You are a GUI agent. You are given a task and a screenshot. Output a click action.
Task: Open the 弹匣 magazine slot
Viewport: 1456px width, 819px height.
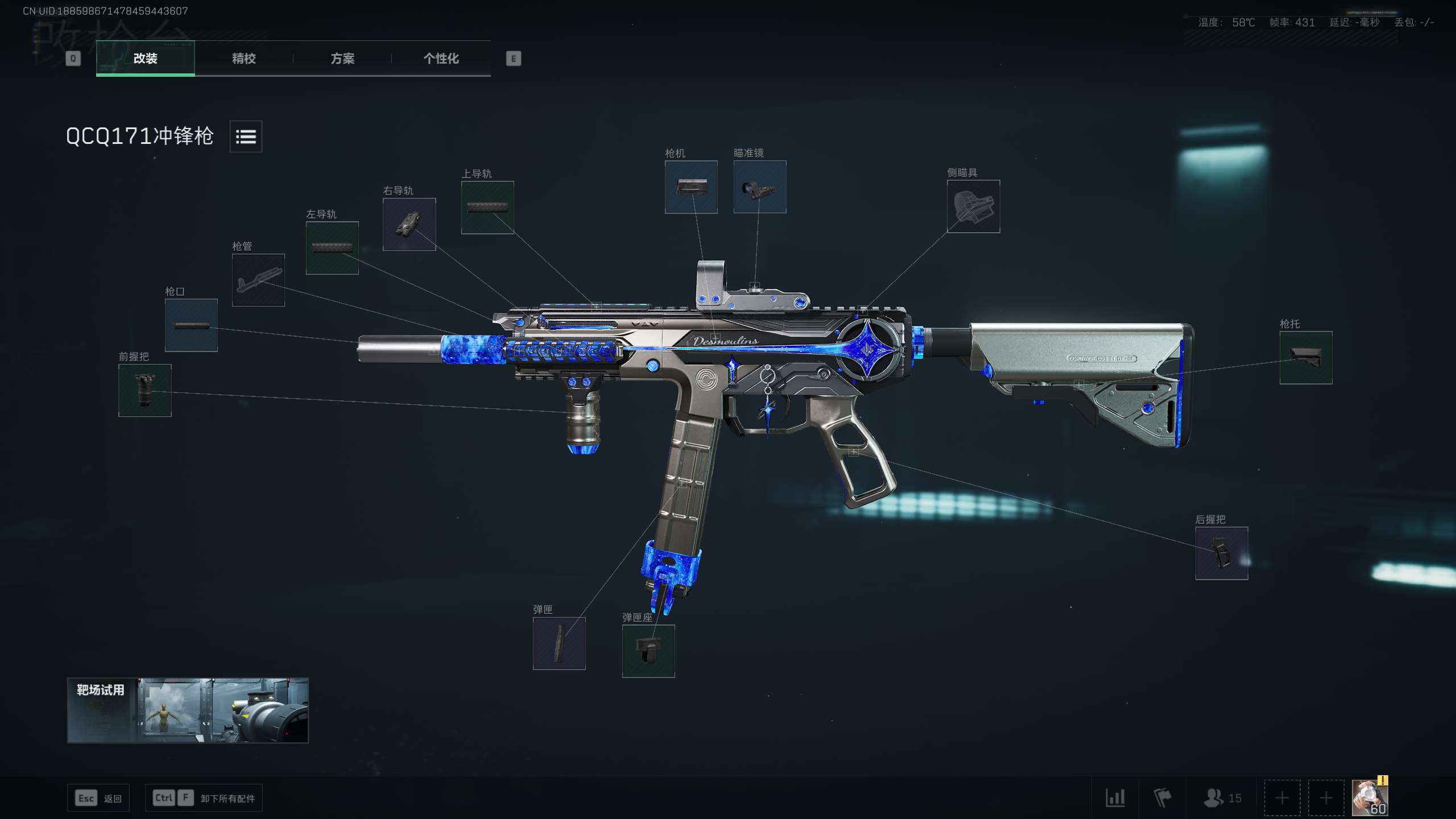(x=559, y=643)
